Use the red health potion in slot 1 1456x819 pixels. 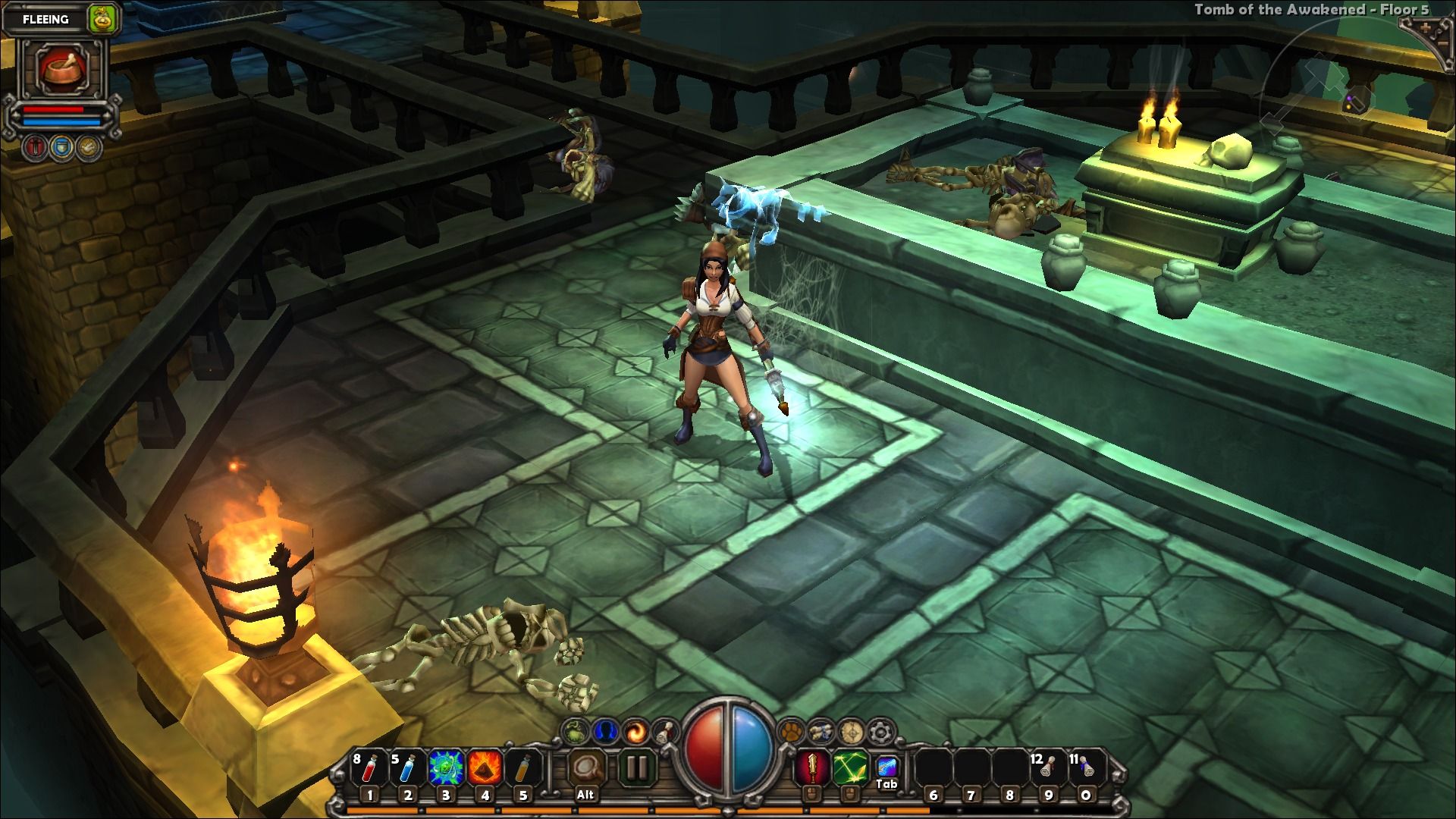pos(369,770)
